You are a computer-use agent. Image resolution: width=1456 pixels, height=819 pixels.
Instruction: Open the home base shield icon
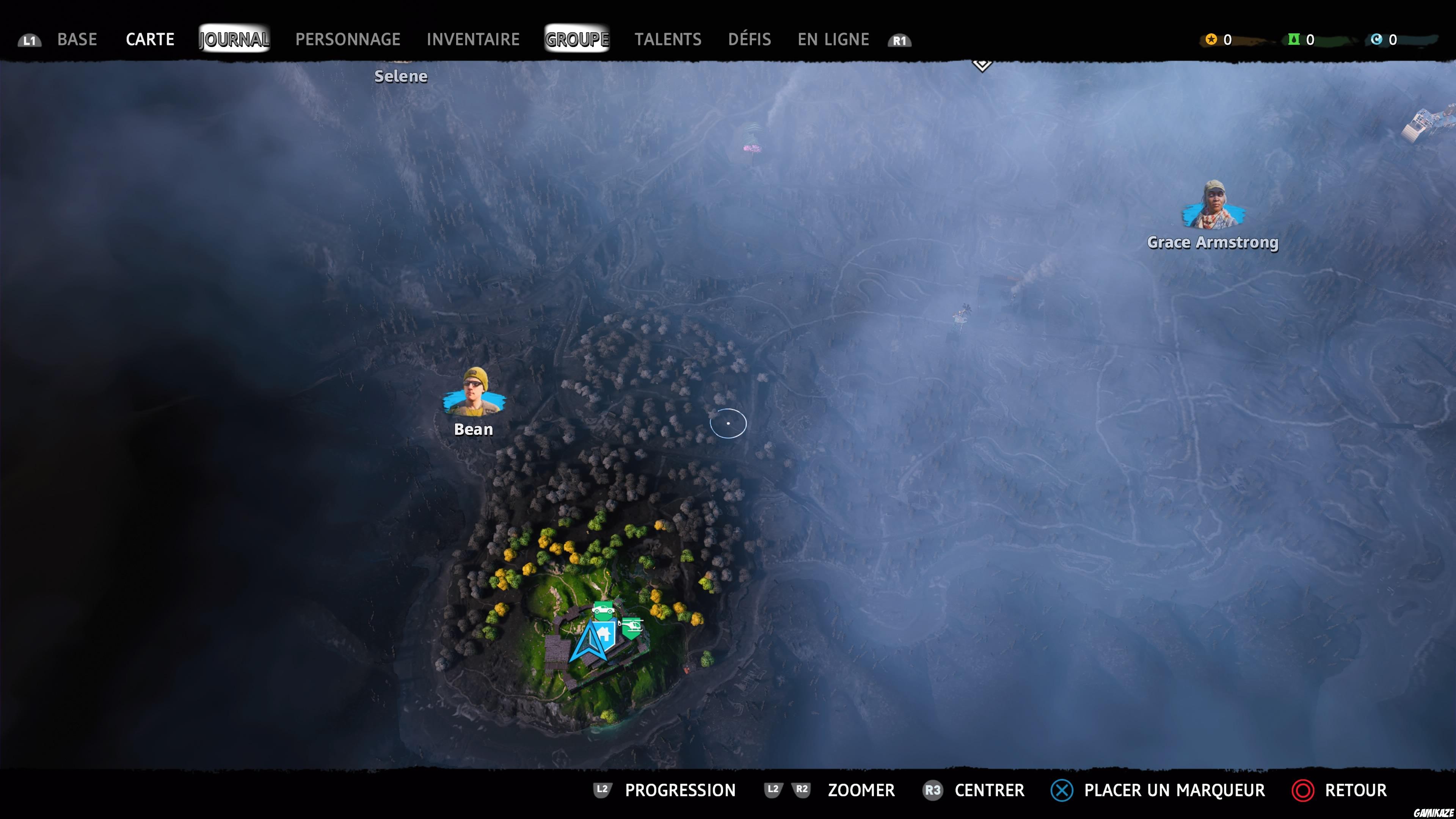click(604, 634)
